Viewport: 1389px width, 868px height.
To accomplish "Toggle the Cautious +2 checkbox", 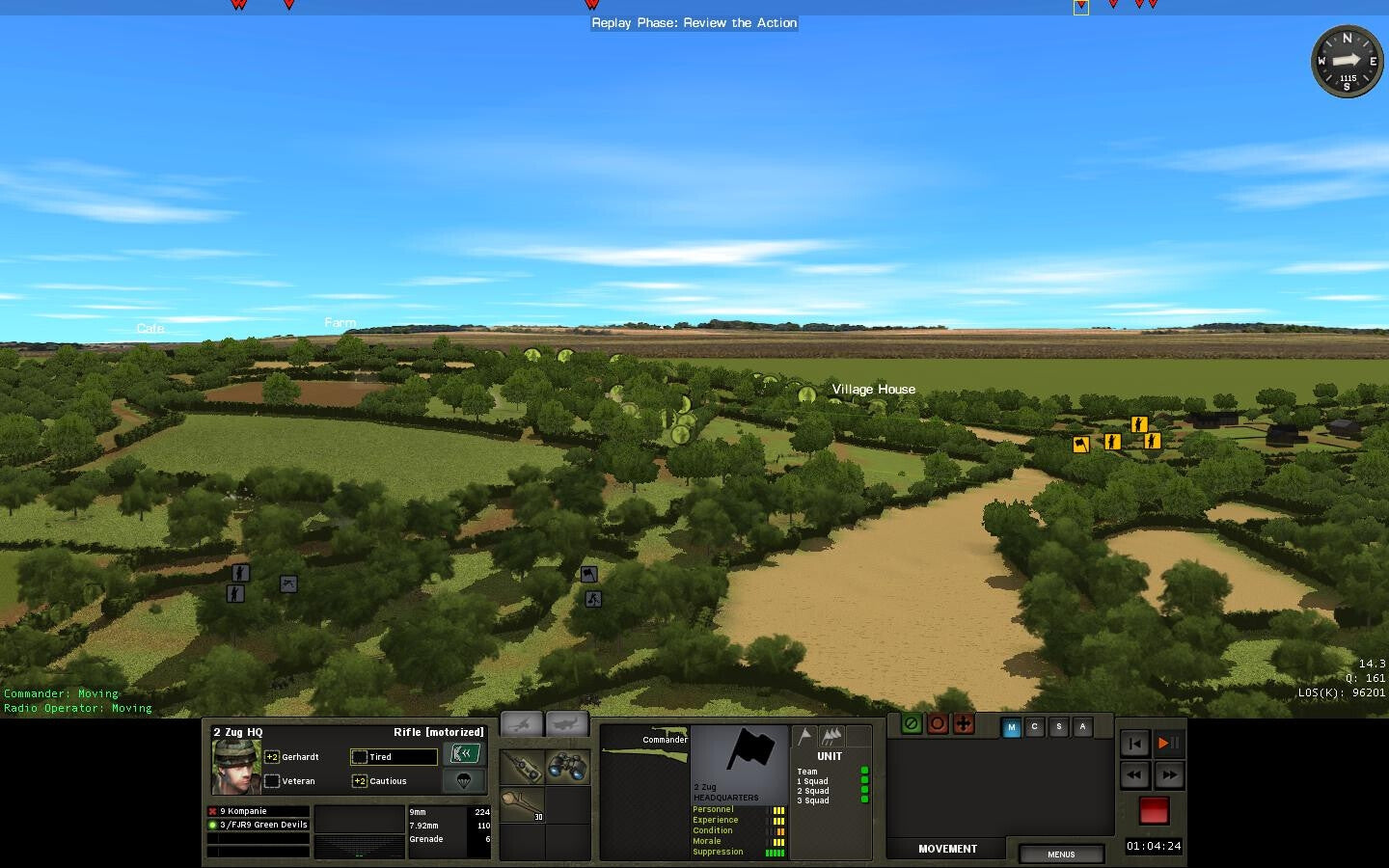I will (359, 781).
